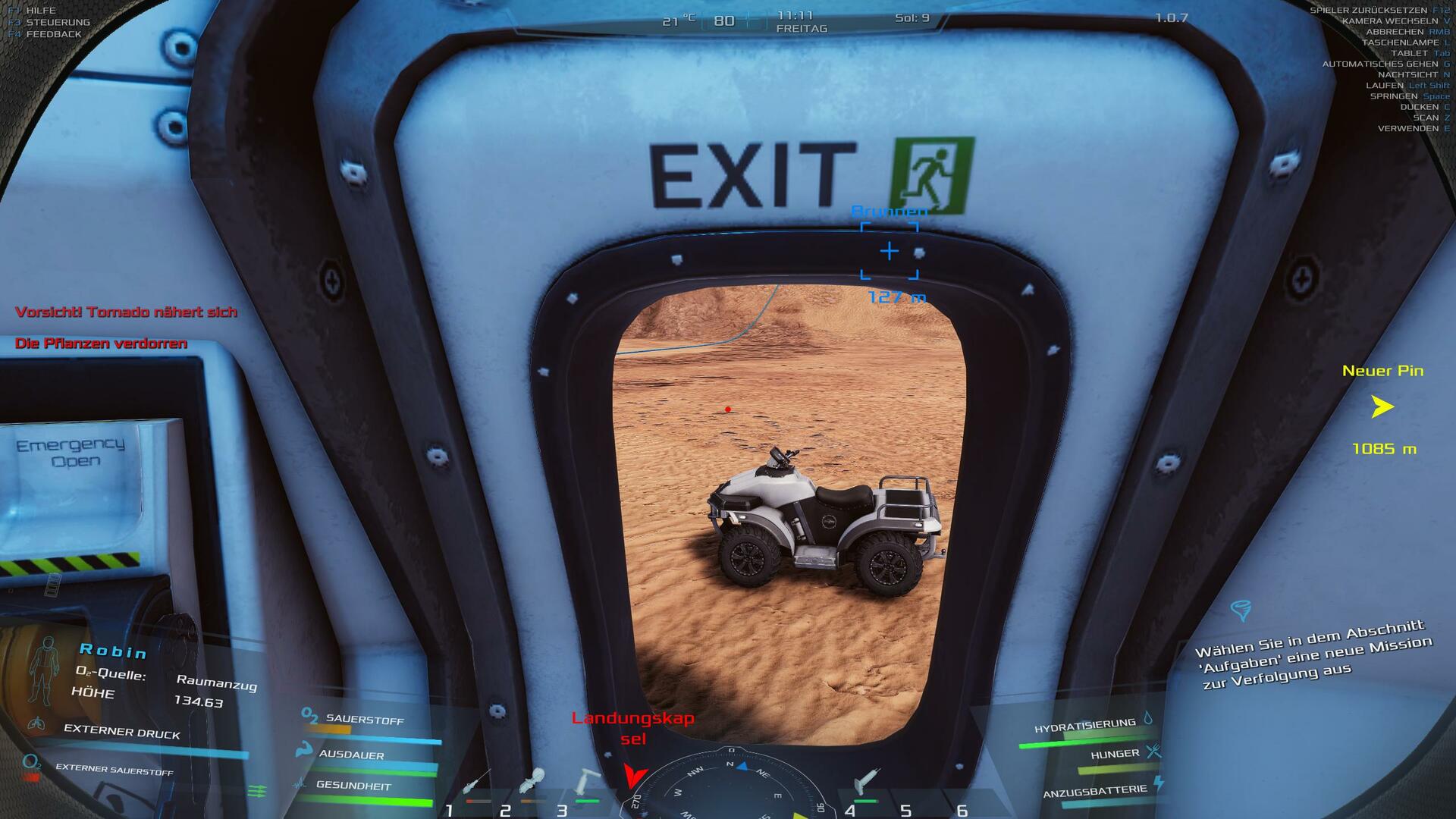Open the mission tracker hint text
The height and width of the screenshot is (819, 1456).
1312,654
